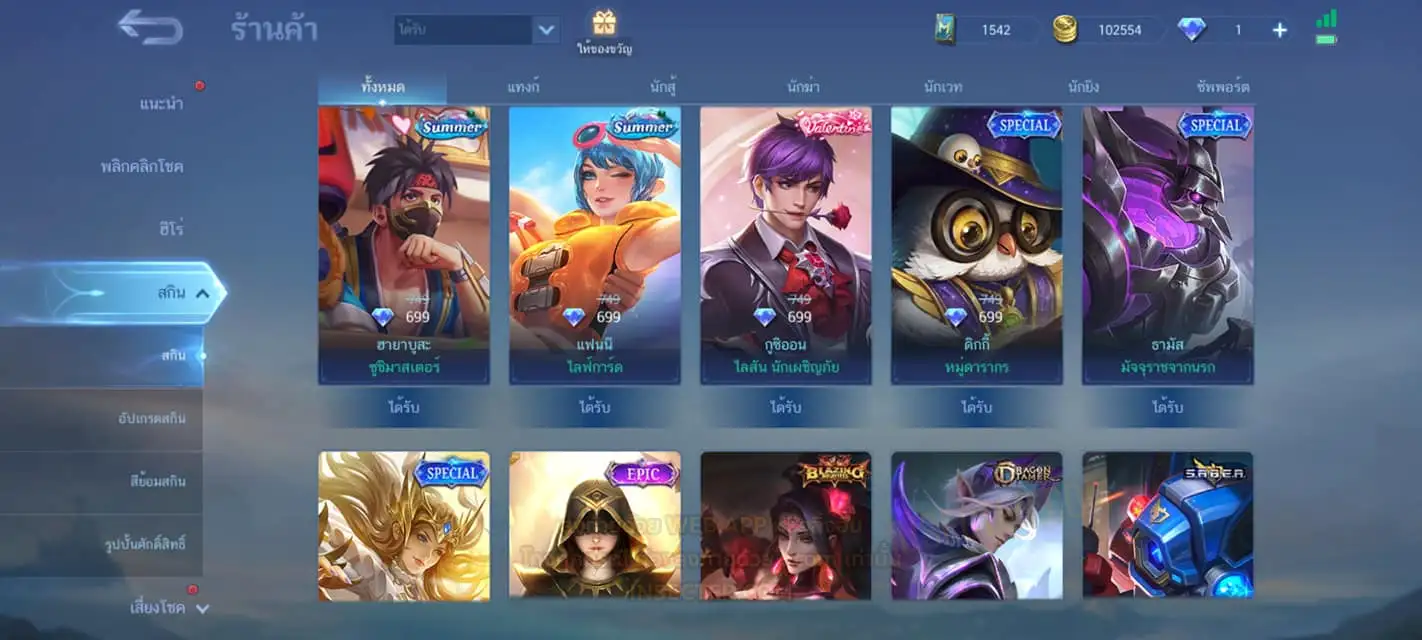Switch to the นักสู้ tab

point(663,87)
